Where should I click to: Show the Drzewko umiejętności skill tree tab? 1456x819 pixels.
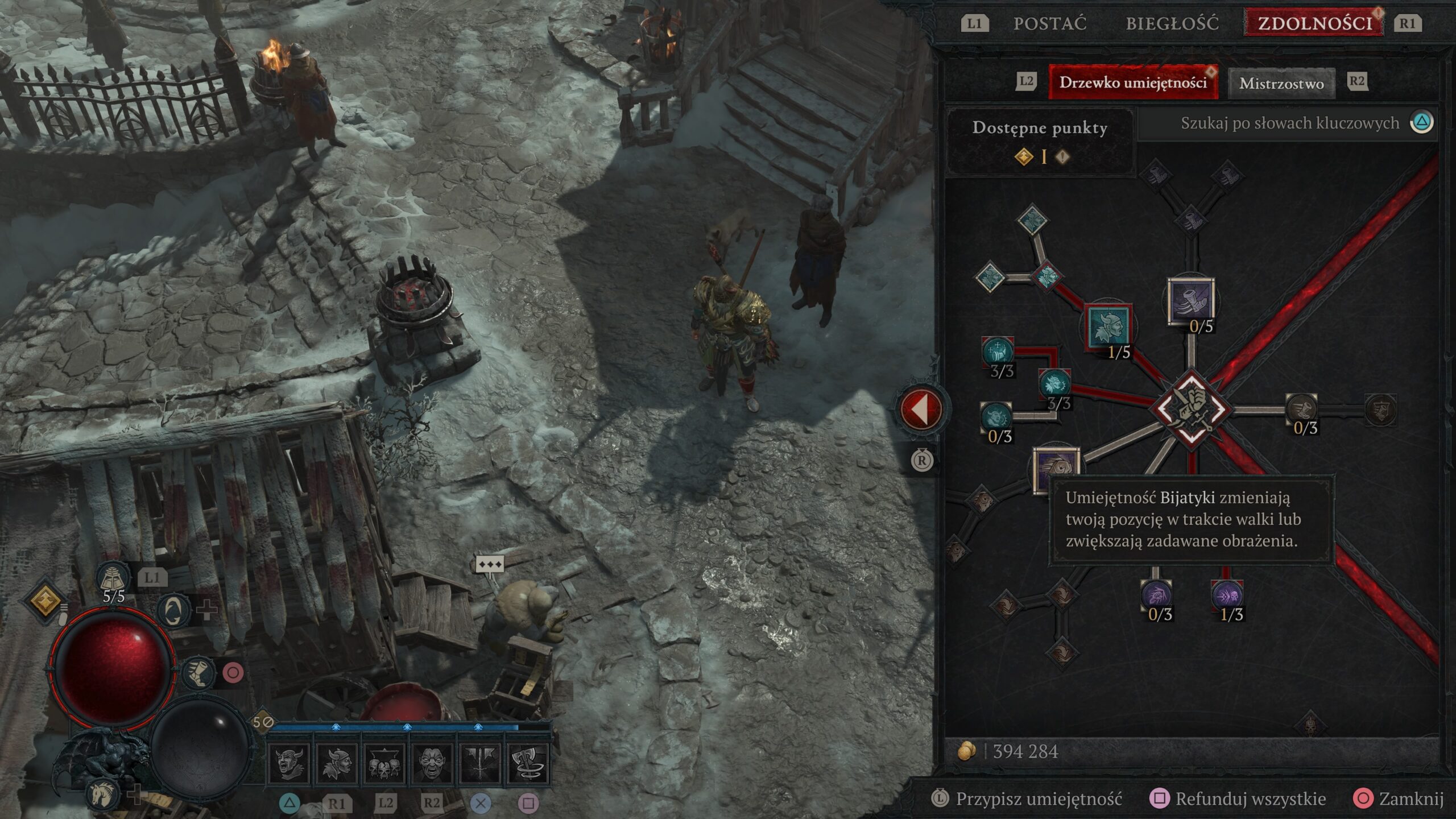1132,83
